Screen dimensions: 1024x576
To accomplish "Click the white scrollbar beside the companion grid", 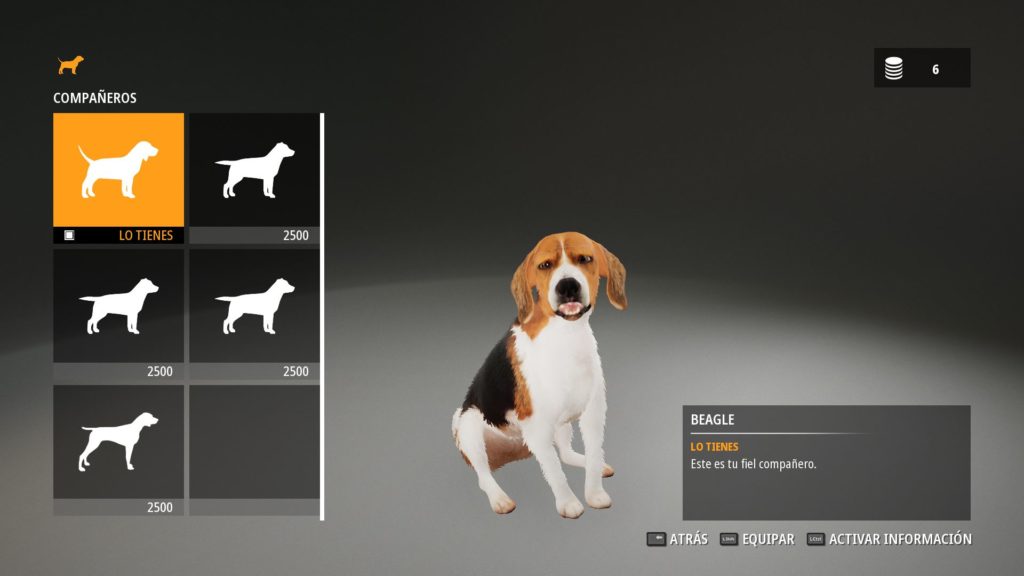I will pos(322,316).
